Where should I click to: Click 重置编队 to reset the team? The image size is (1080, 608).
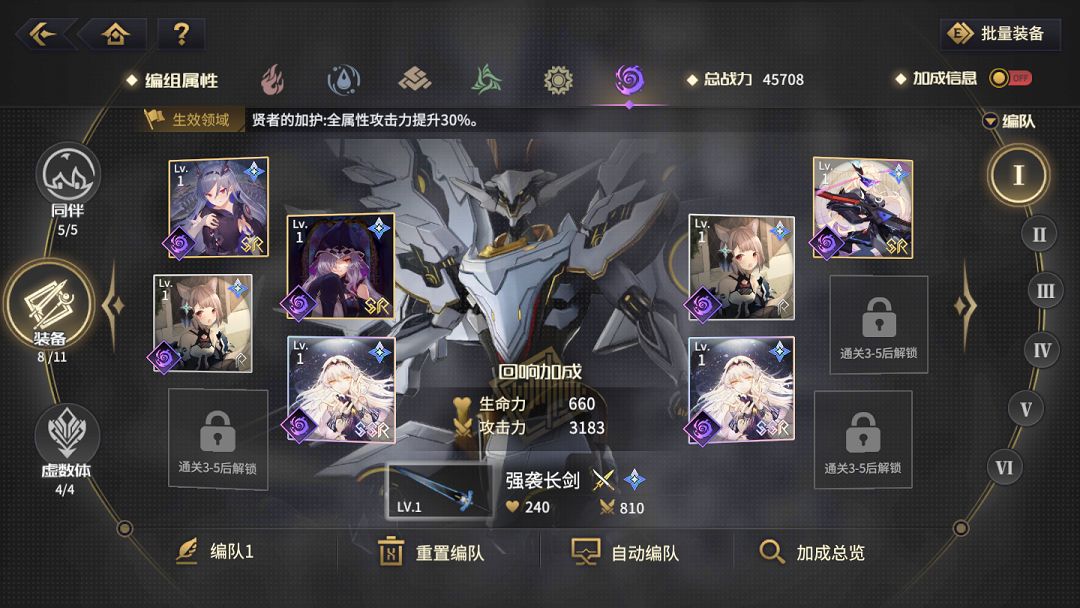432,552
